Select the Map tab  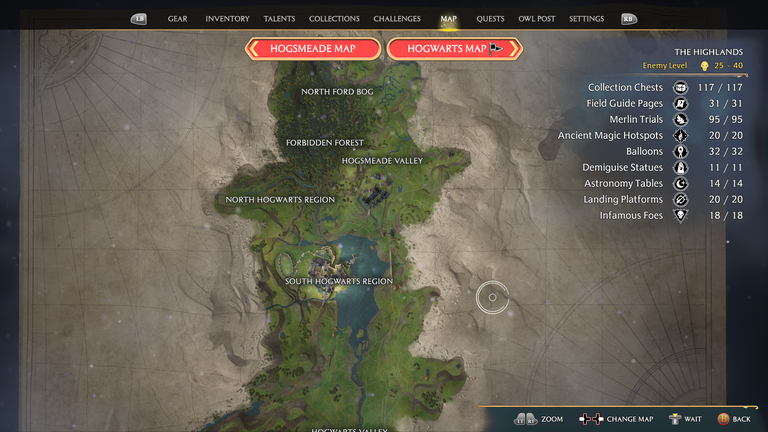click(448, 19)
